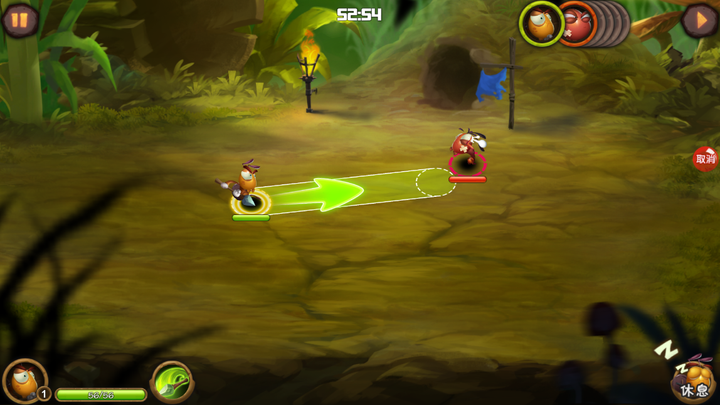Open the orange bird hero portrait
The image size is (720, 405).
tap(23, 379)
